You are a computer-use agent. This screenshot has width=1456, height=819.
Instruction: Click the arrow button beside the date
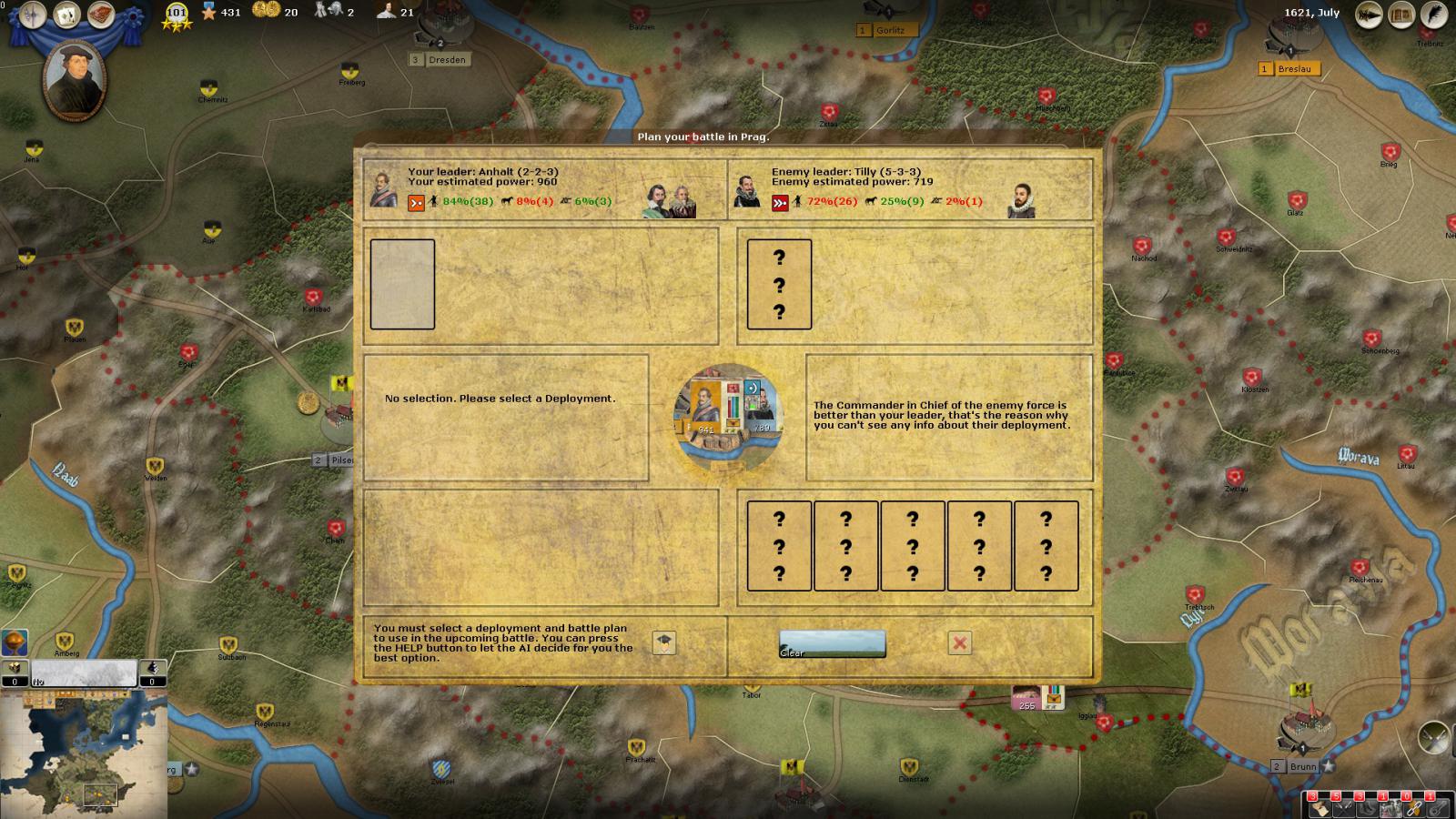(x=1369, y=15)
